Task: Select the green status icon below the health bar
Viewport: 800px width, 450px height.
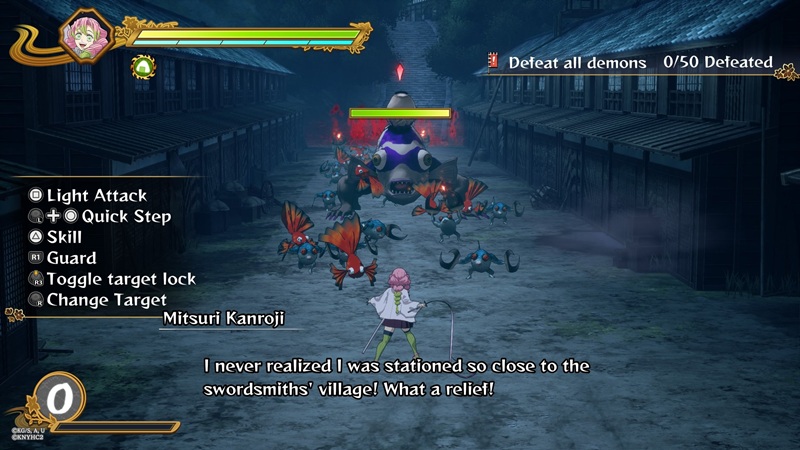Action: [143, 67]
